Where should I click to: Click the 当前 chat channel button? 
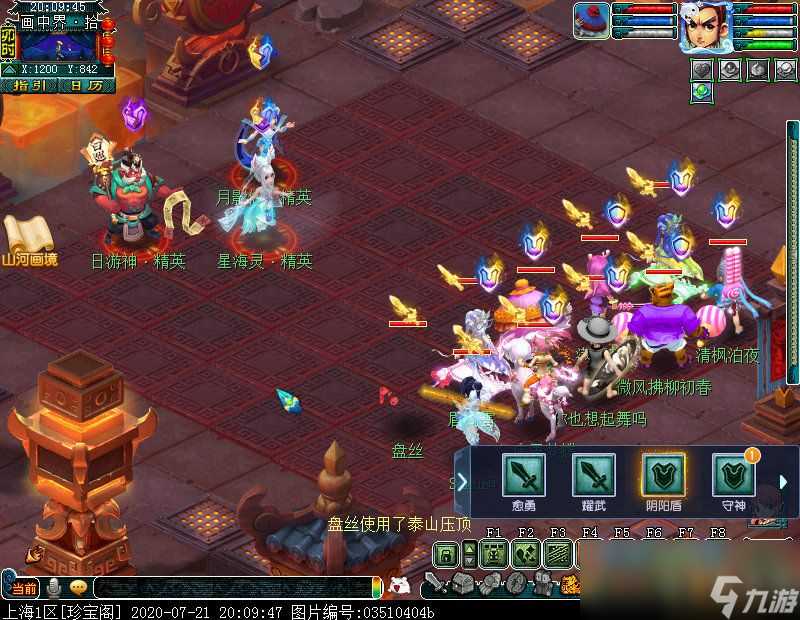tap(25, 588)
